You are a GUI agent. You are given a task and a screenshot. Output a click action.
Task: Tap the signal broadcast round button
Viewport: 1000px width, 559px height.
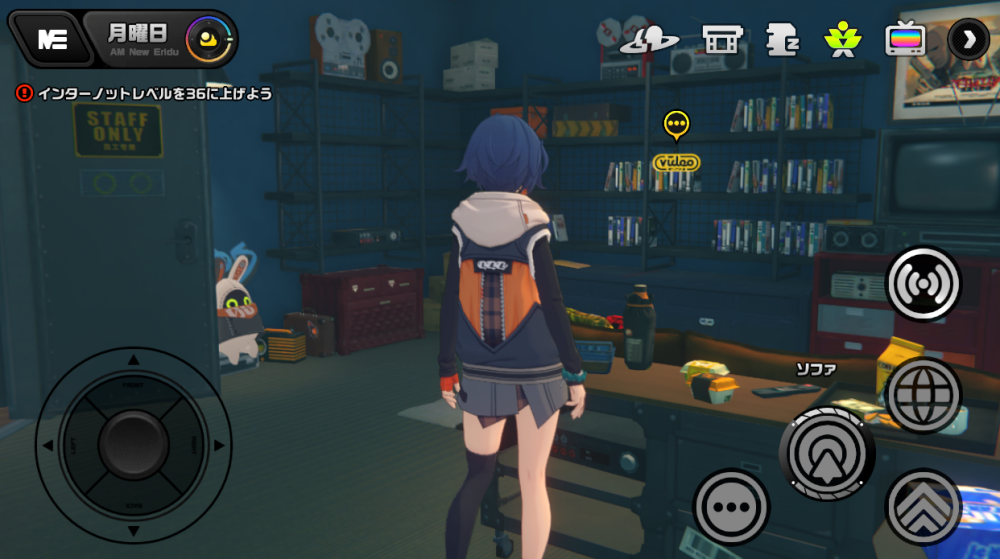(x=923, y=283)
